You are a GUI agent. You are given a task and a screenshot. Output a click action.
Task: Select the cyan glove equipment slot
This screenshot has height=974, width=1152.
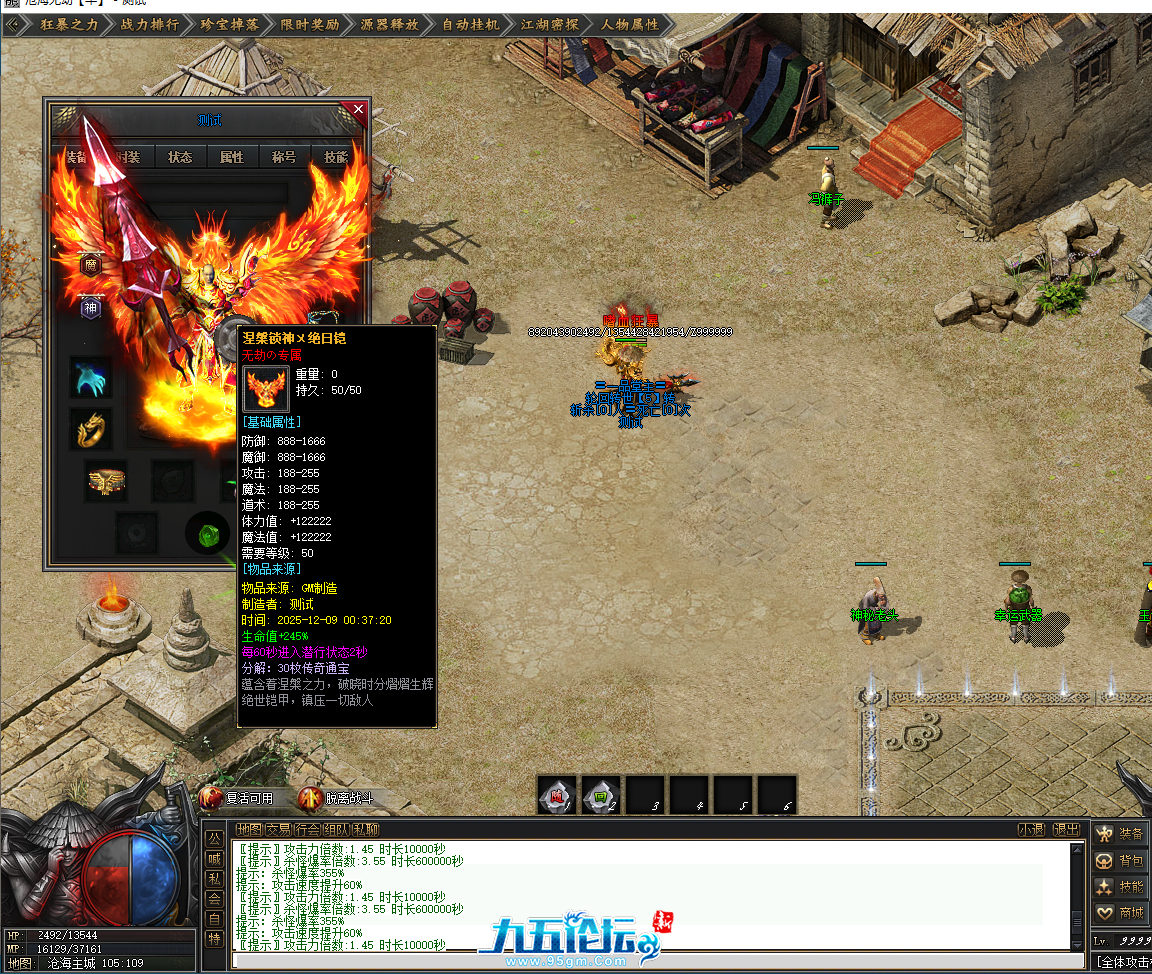tap(91, 379)
